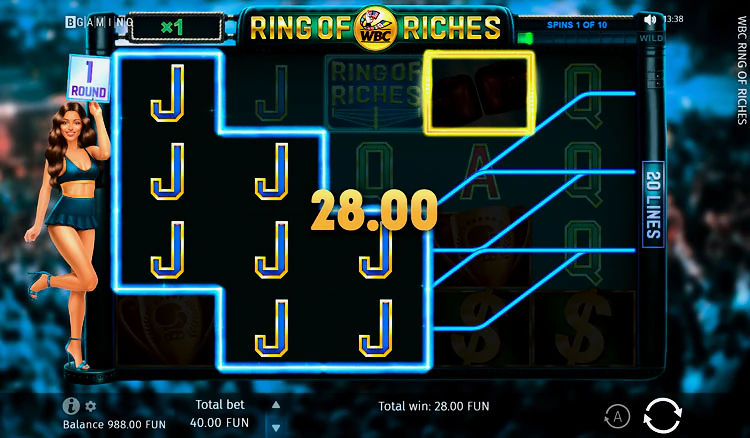750x438 pixels.
Task: Enable autoplay with the A button
Action: click(x=618, y=415)
